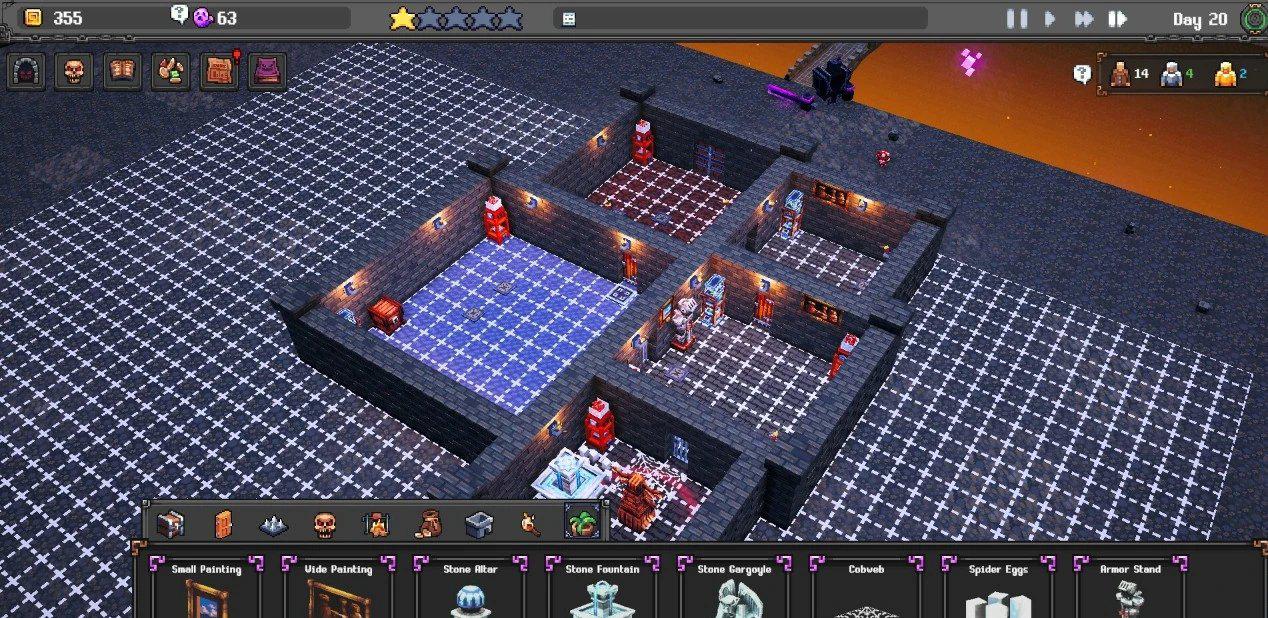Open the skull monsters menu
1268x618 pixels.
(x=74, y=71)
